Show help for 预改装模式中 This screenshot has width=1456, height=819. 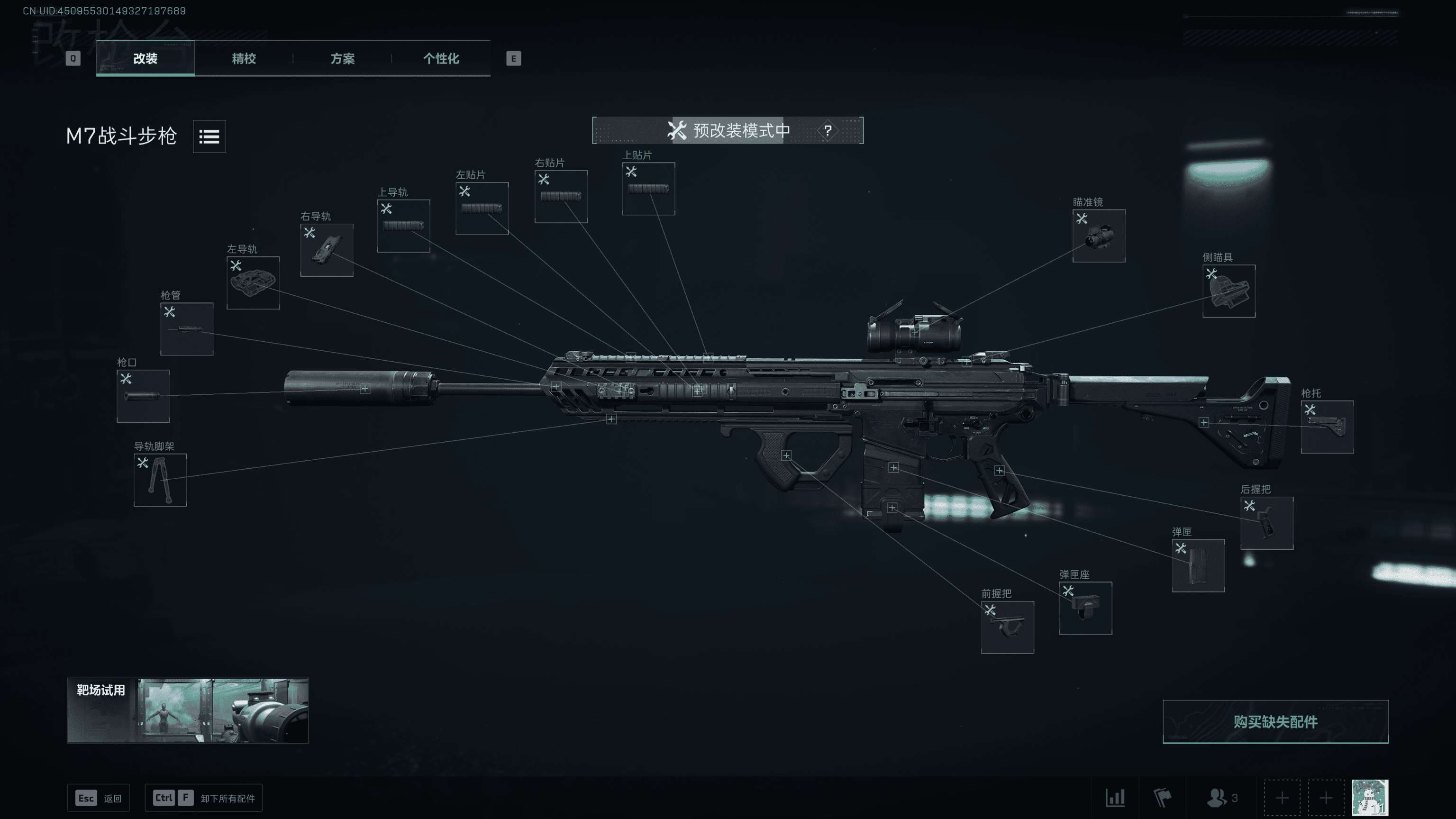[x=828, y=130]
